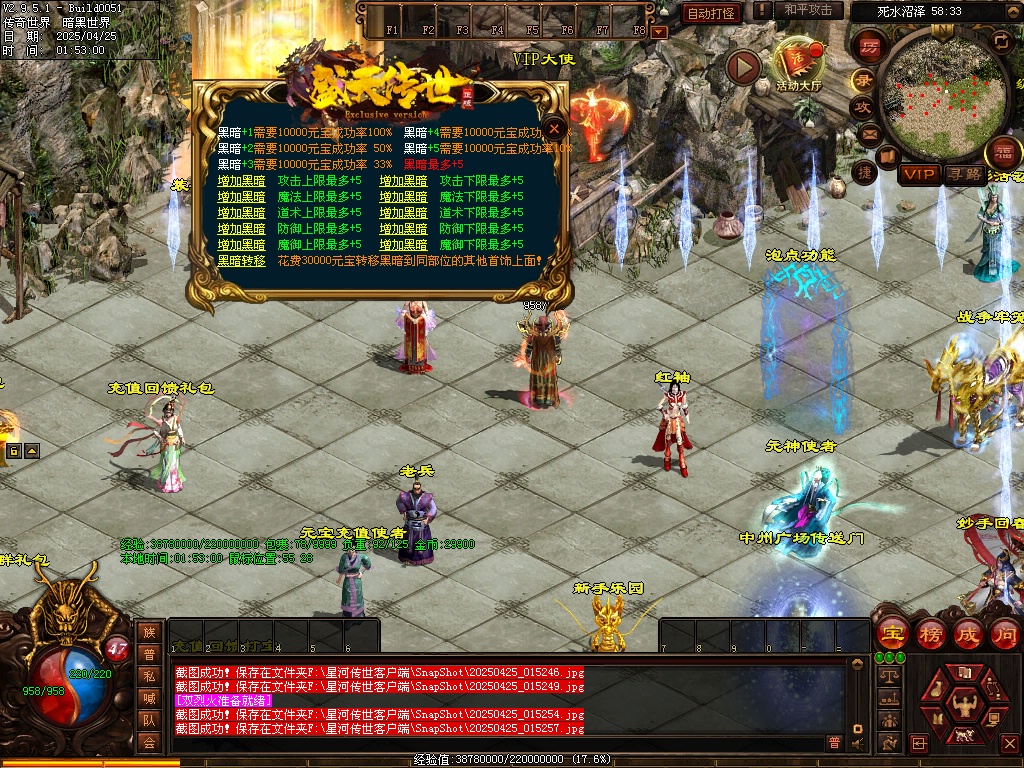1024x768 pixels.
Task: Open the 历 calendar icon beside minimap
Action: click(869, 48)
